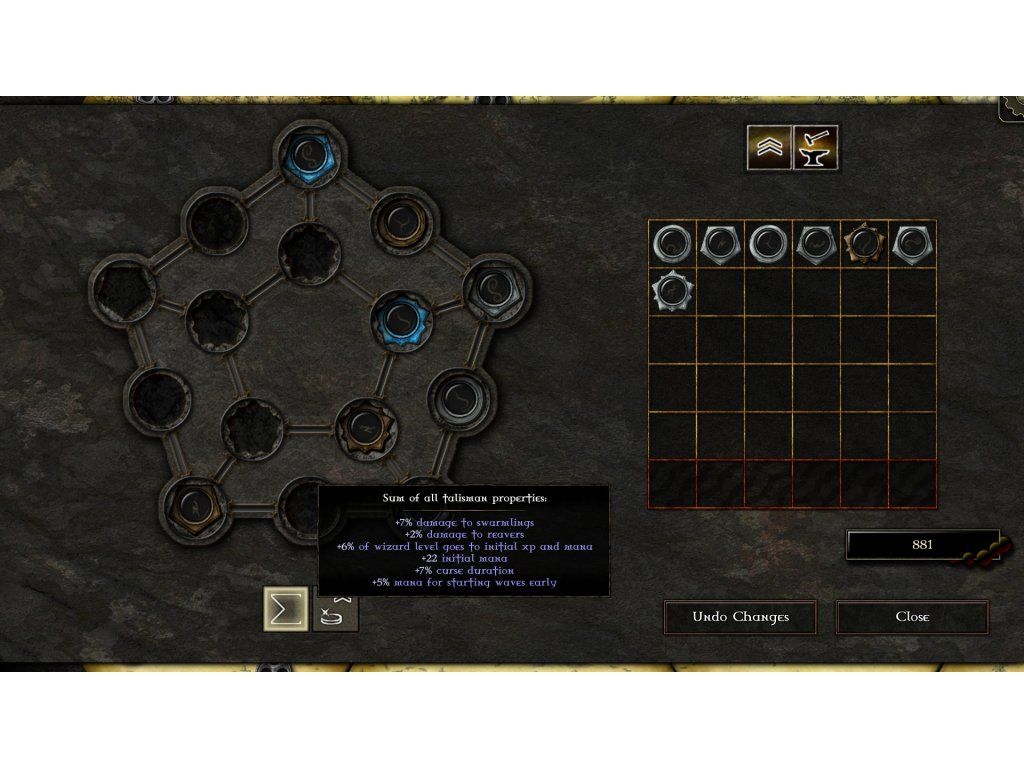Select the blue pentagon fragment at the talisman's top corner

(308, 157)
